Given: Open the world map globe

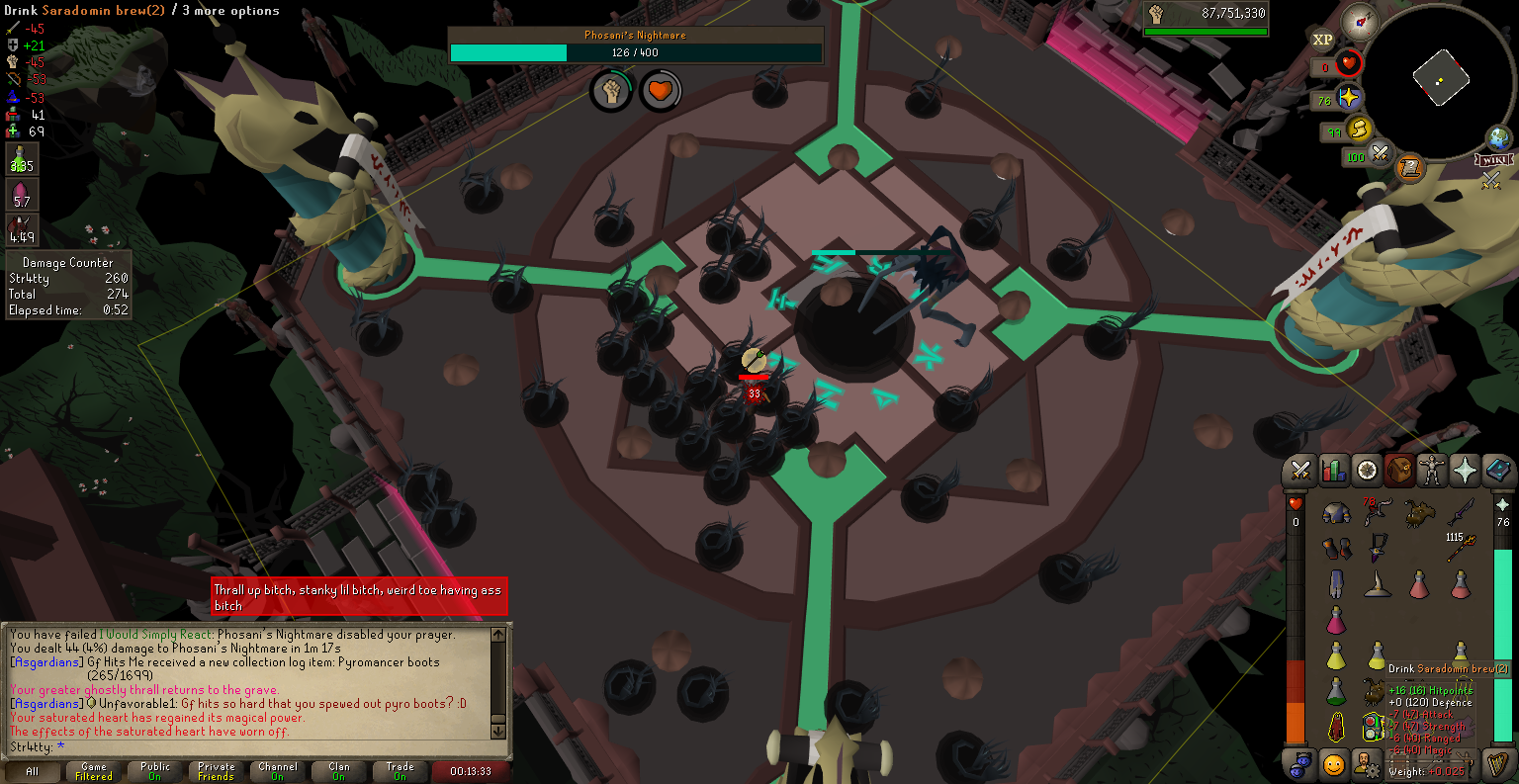Looking at the screenshot, I should tap(1499, 137).
